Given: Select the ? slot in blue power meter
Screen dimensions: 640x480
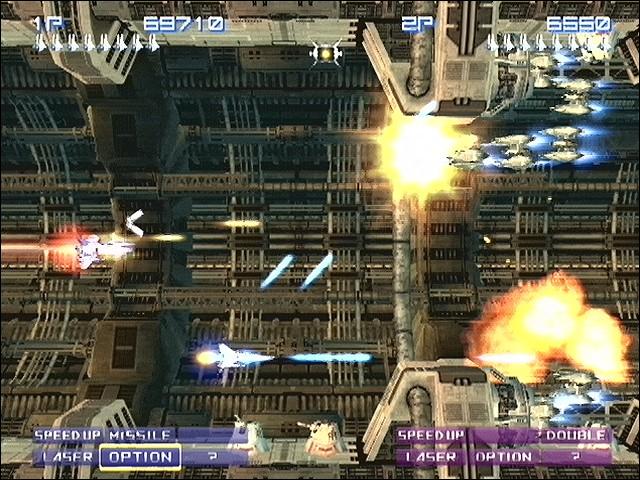Looking at the screenshot, I should click(212, 457).
